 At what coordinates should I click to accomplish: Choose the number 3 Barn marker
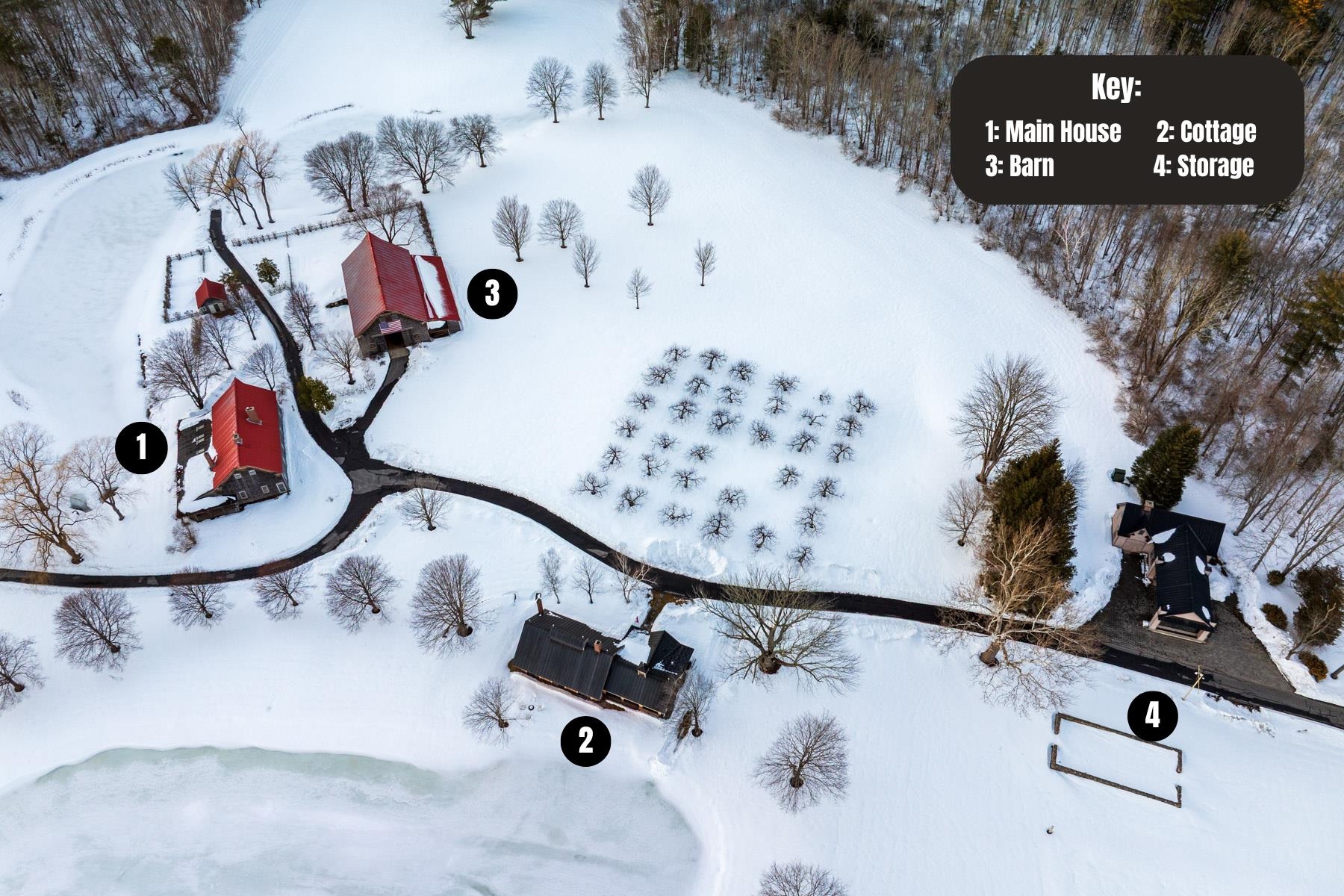click(492, 293)
